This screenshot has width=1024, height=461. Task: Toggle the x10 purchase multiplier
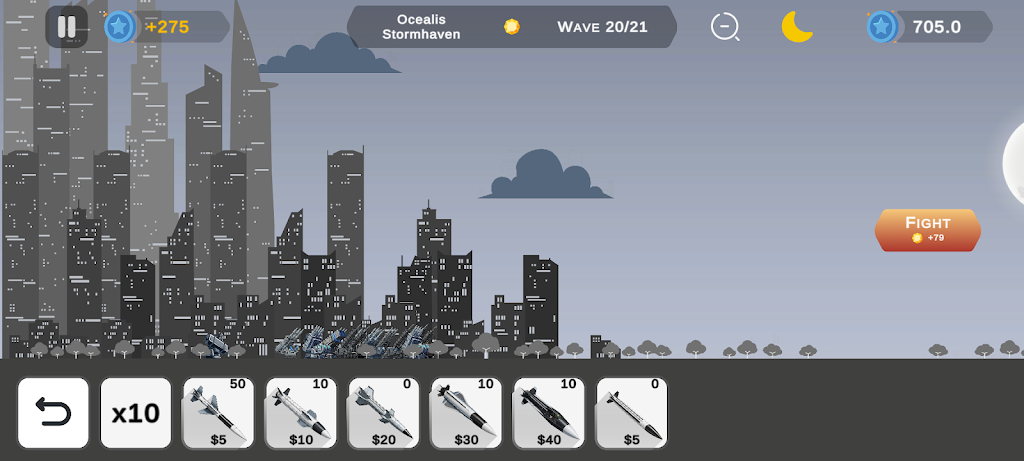[136, 413]
